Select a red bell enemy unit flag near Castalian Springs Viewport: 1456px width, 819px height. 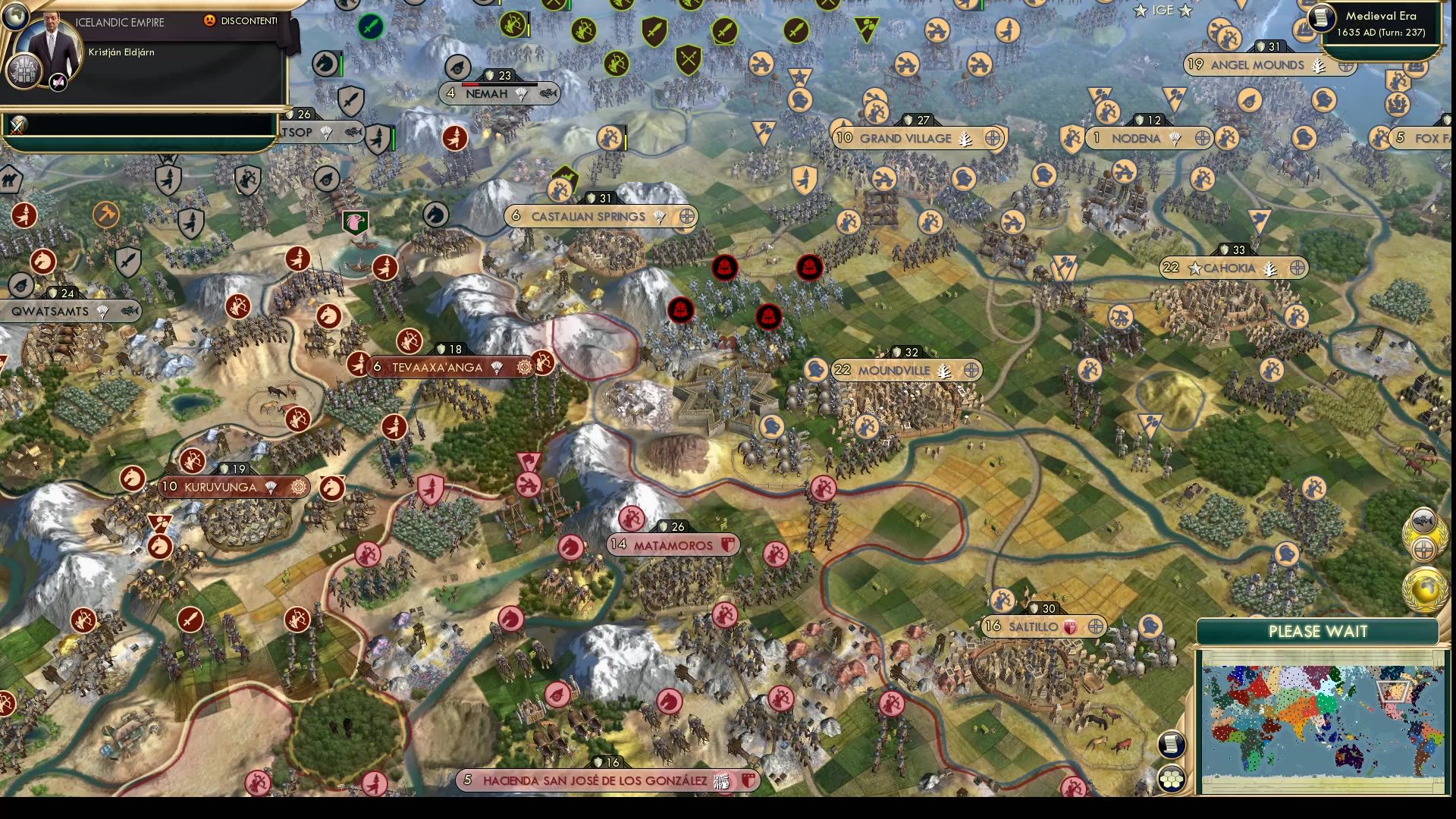coord(724,268)
